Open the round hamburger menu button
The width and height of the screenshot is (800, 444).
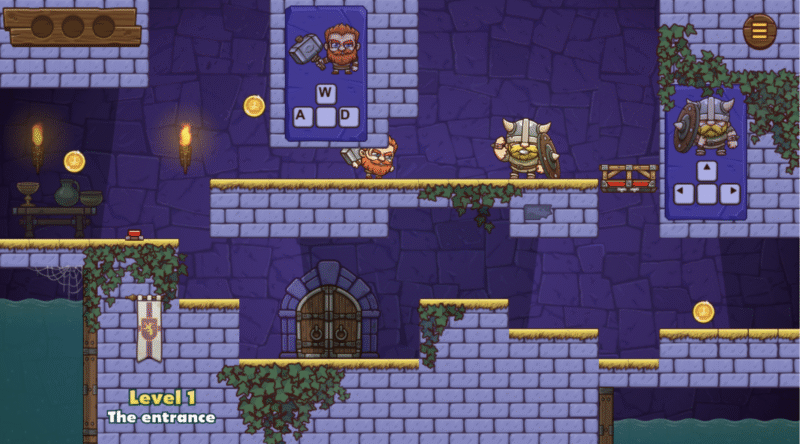pos(759,31)
